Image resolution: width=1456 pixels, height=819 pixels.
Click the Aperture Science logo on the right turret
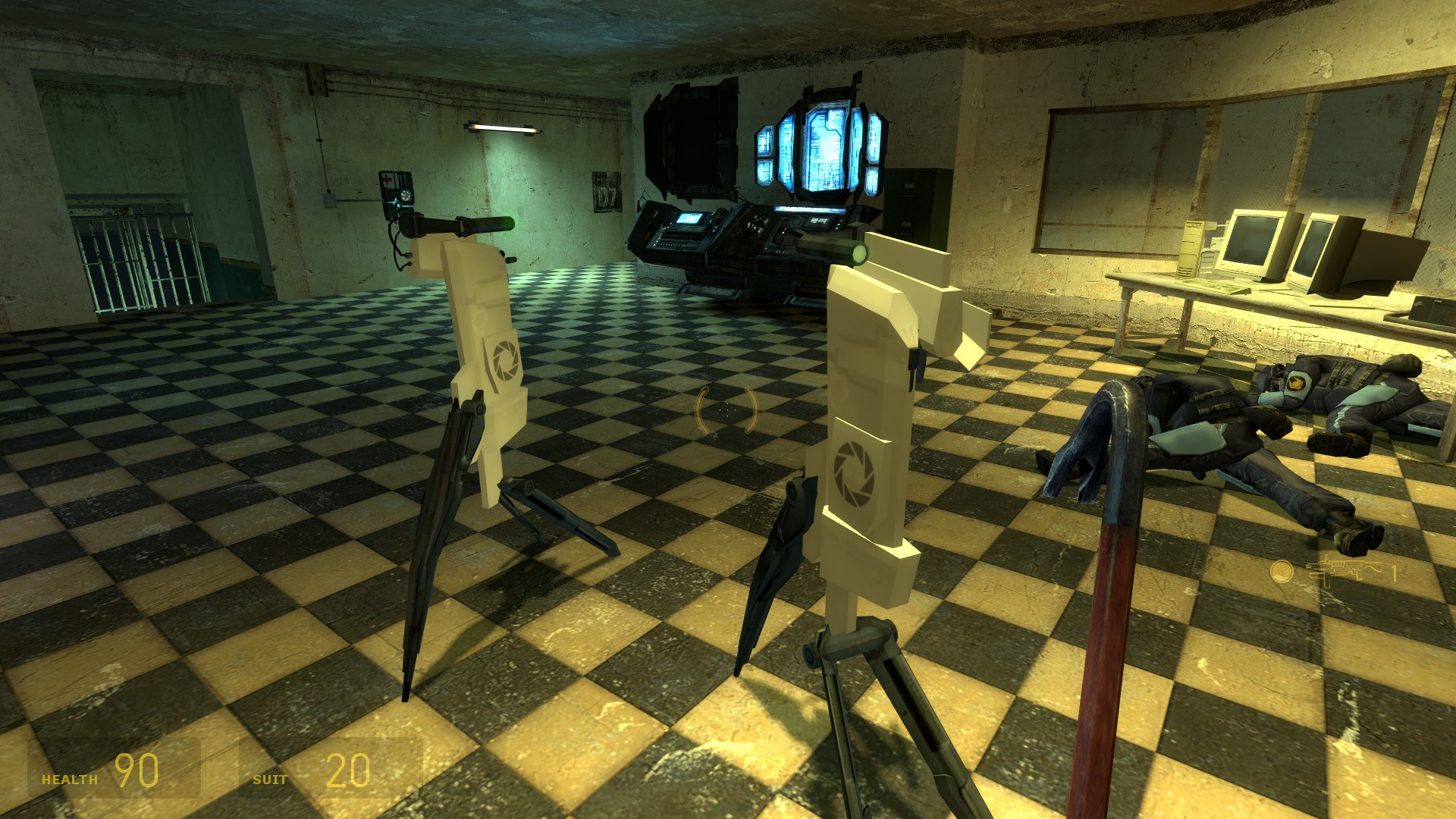pos(852,470)
